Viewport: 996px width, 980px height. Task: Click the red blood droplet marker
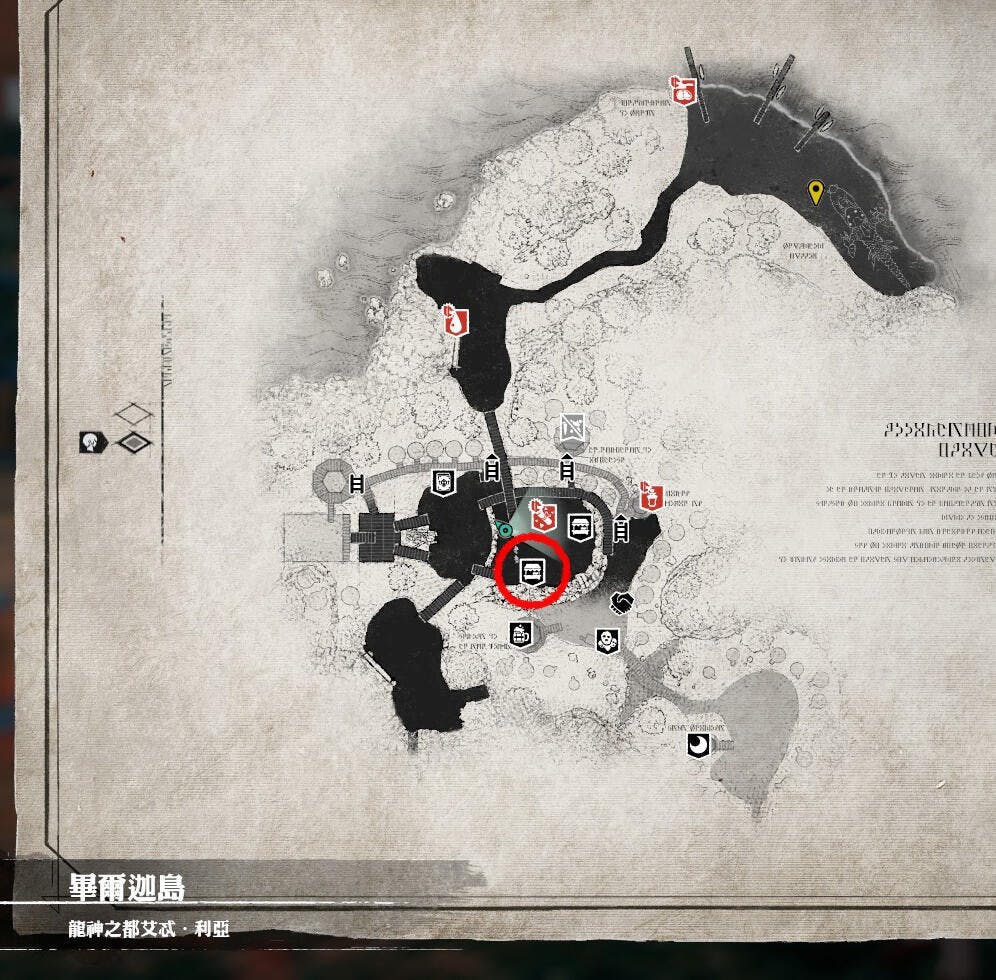click(456, 322)
